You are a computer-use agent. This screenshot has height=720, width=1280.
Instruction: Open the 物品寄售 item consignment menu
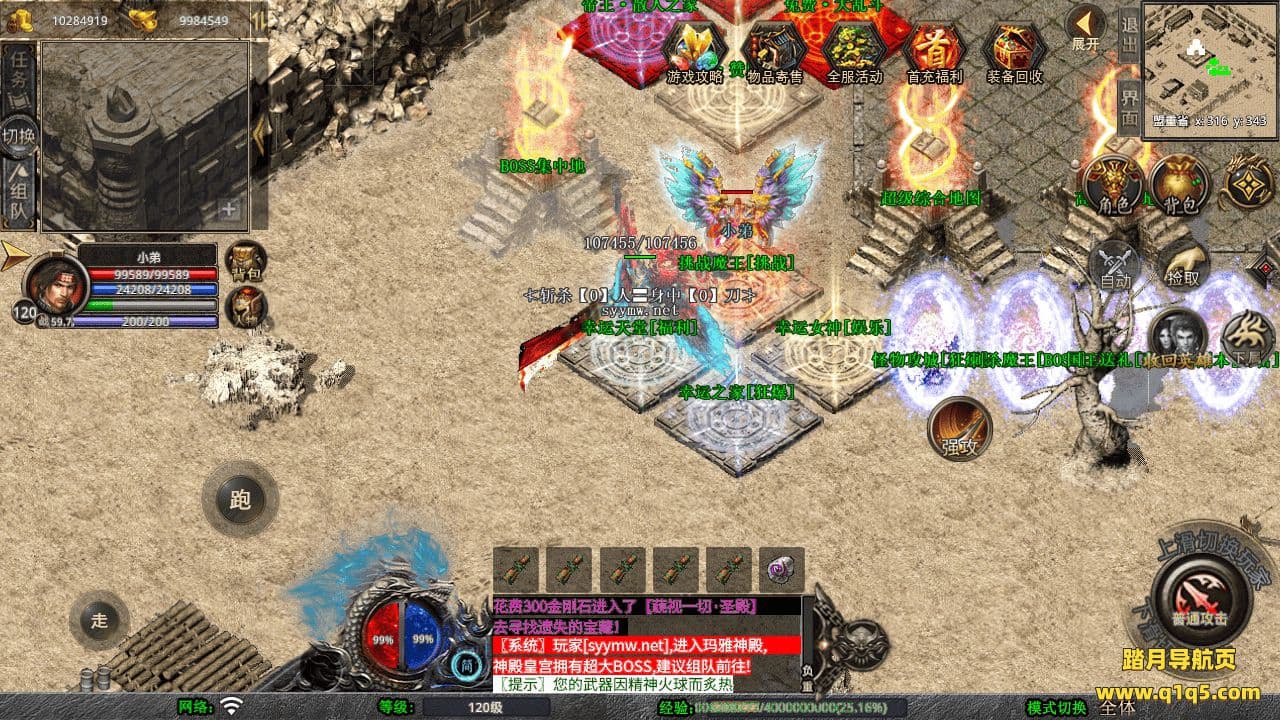pyautogui.click(x=775, y=51)
